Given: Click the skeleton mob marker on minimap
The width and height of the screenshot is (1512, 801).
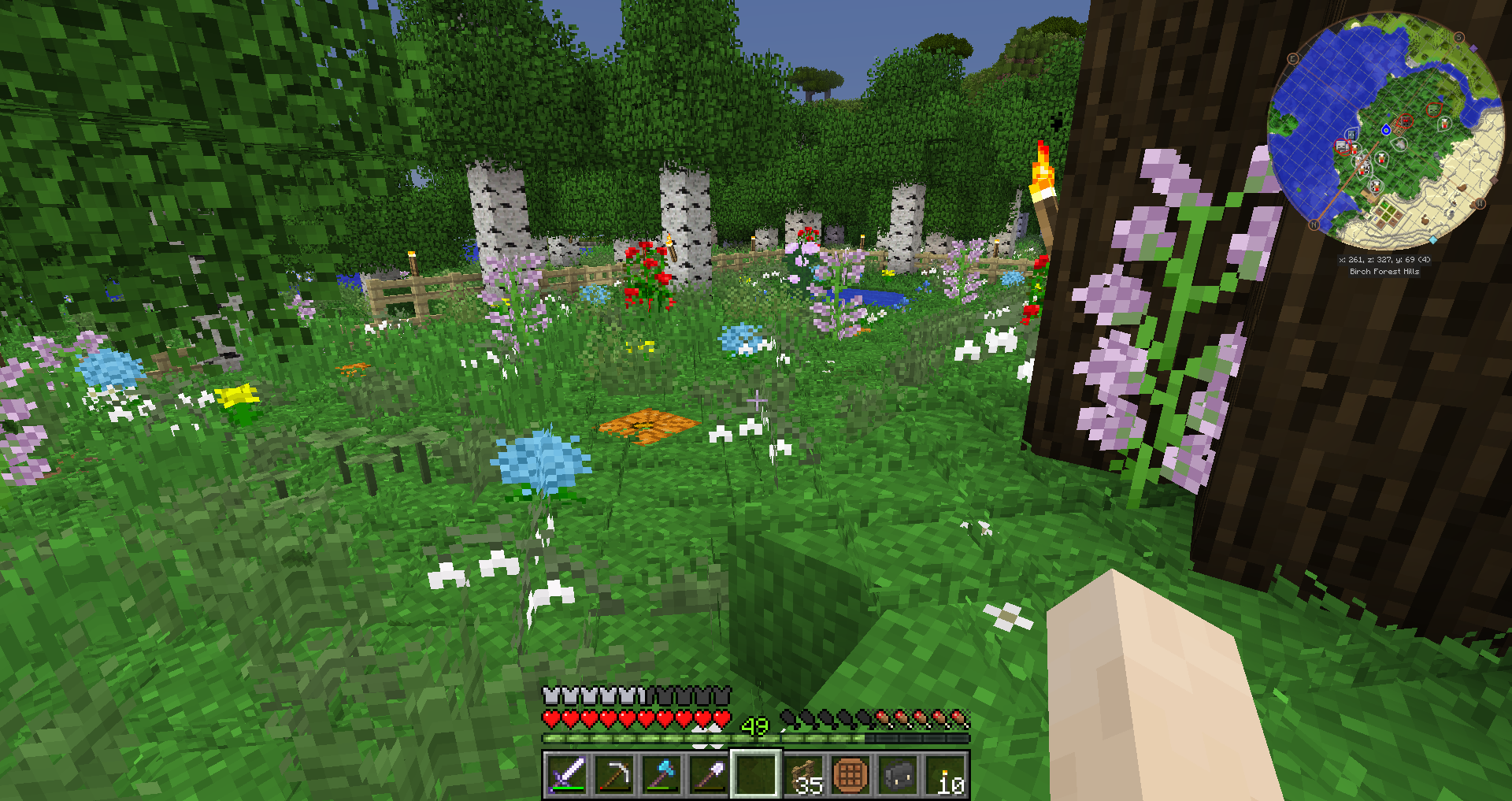Looking at the screenshot, I should click(x=1343, y=146).
